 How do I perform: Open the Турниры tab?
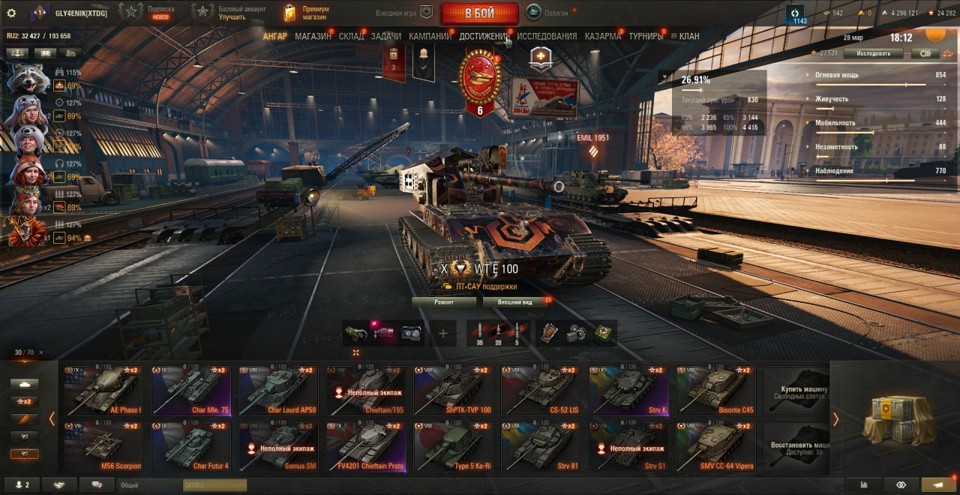[x=647, y=36]
